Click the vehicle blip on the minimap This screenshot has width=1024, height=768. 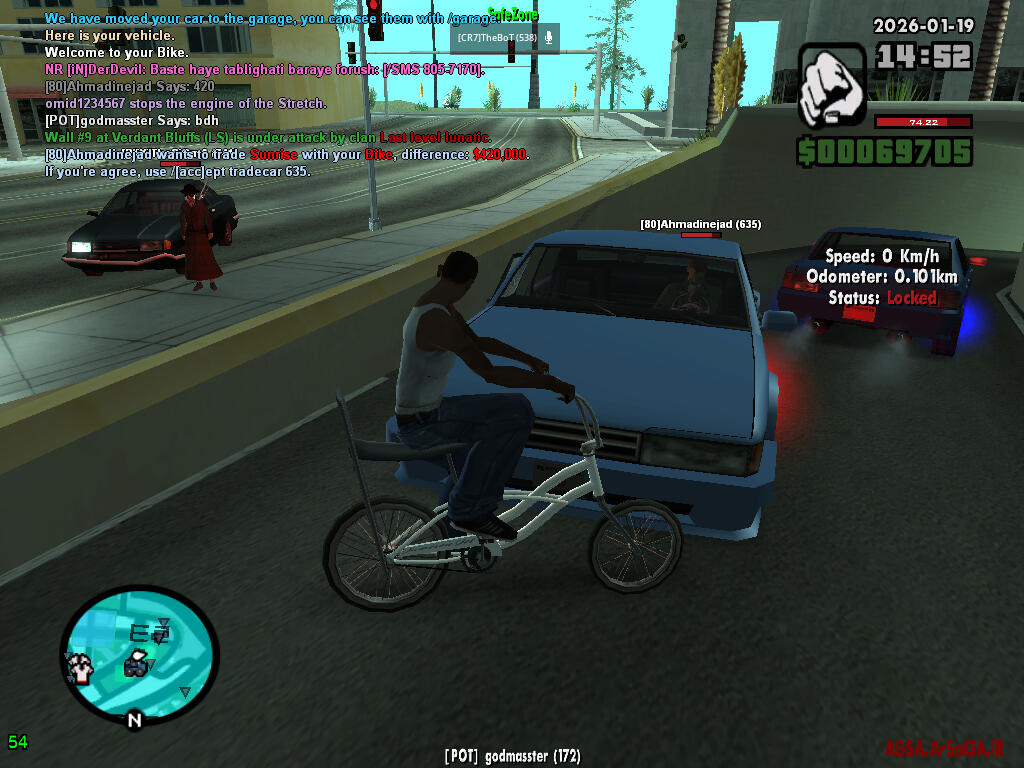[x=136, y=664]
